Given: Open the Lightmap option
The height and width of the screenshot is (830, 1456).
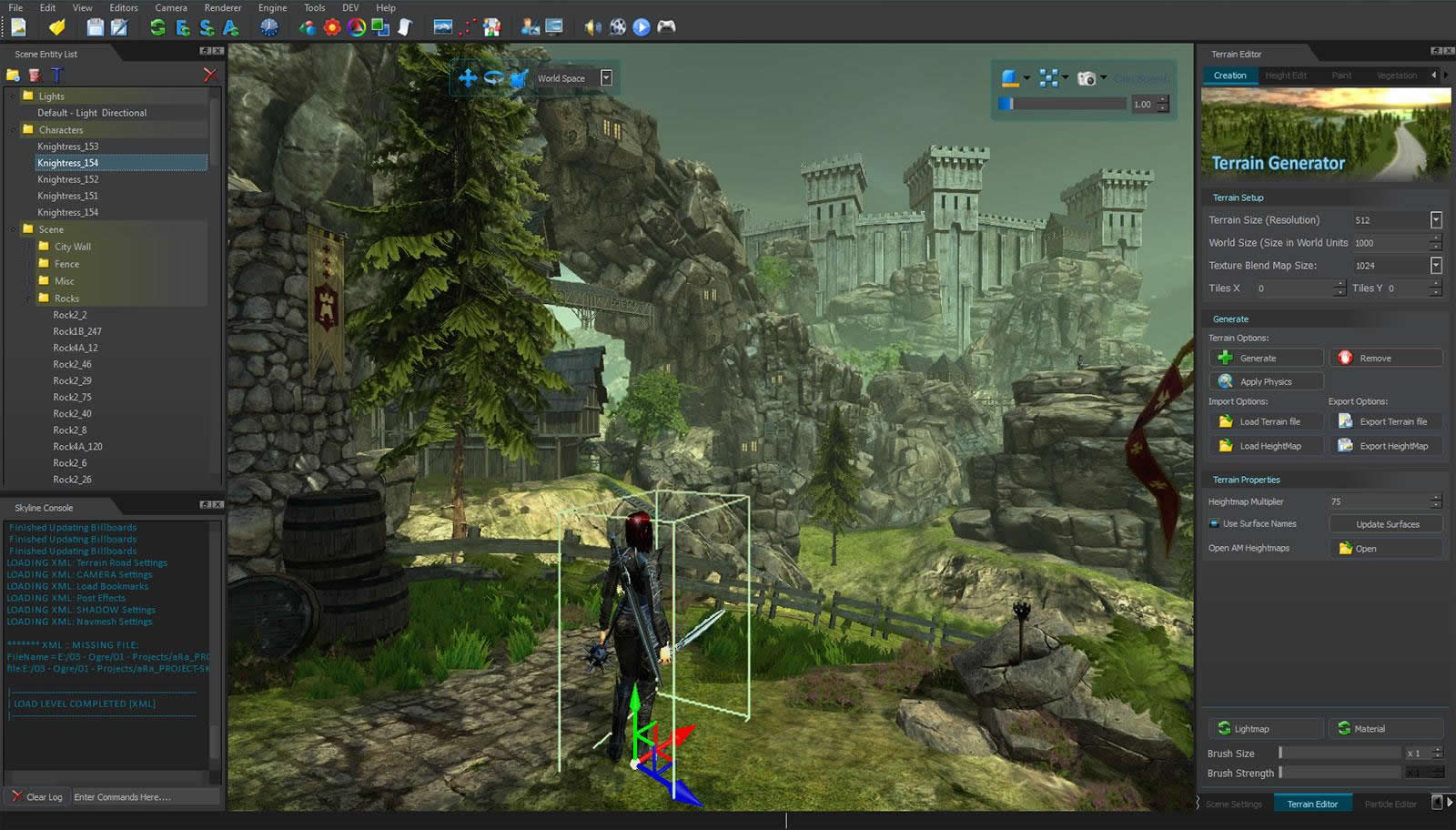Looking at the screenshot, I should [x=1266, y=729].
